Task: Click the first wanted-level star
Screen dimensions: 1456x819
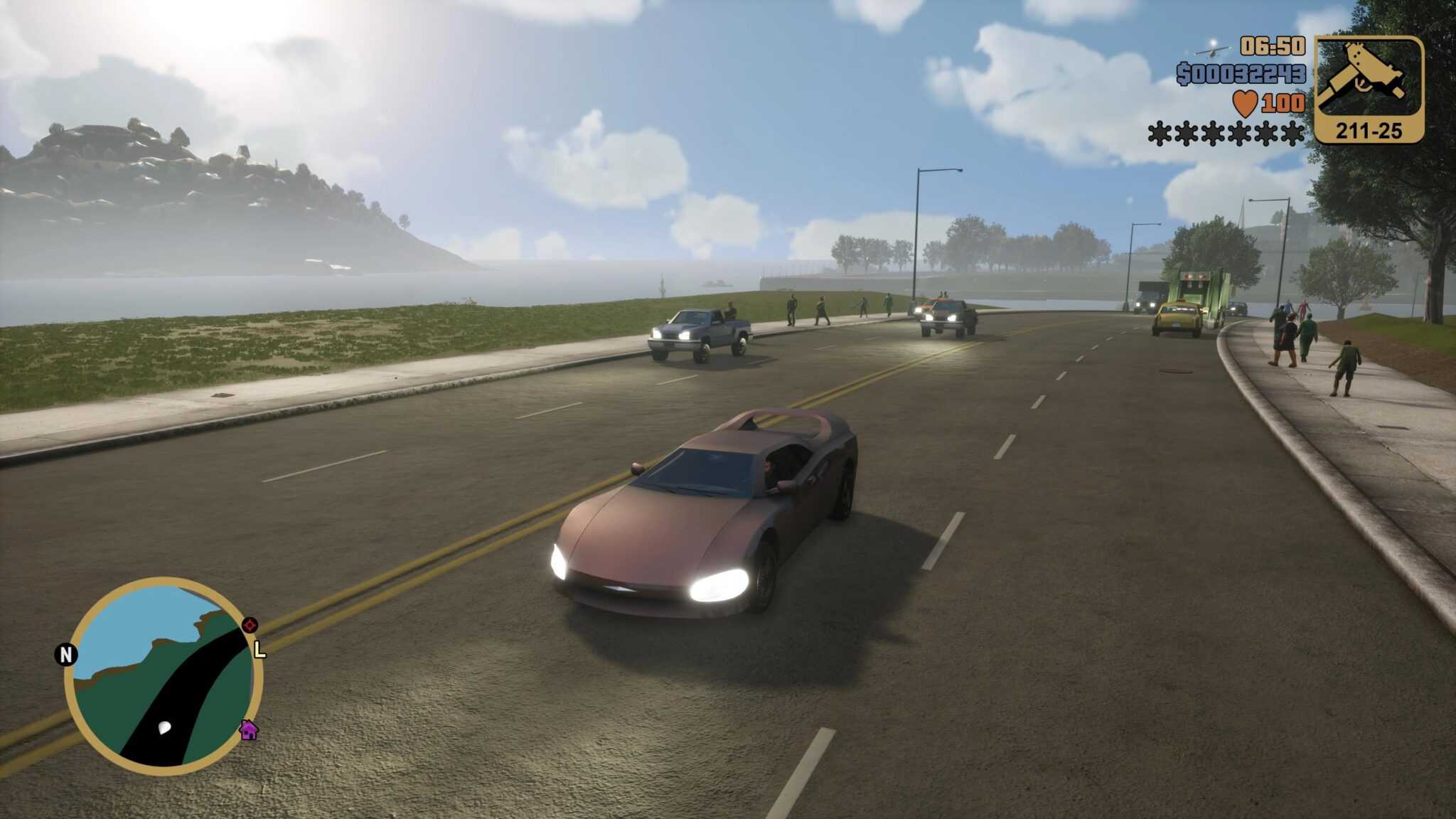Action: coord(1160,134)
